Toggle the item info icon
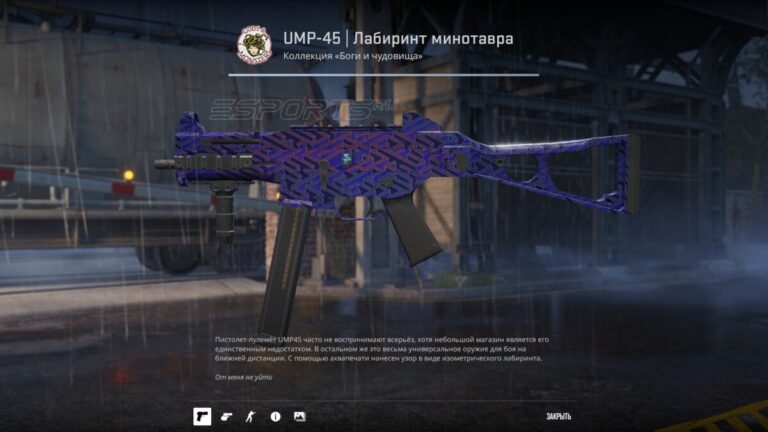Image resolution: width=768 pixels, height=432 pixels. (275, 416)
